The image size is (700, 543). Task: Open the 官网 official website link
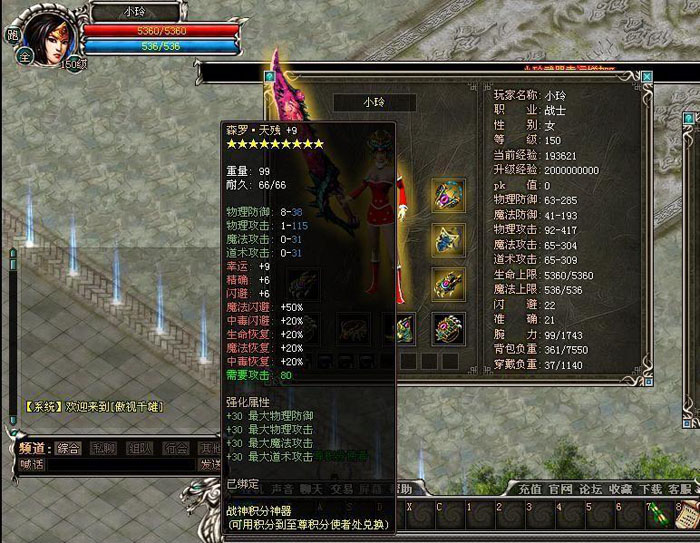pos(560,489)
